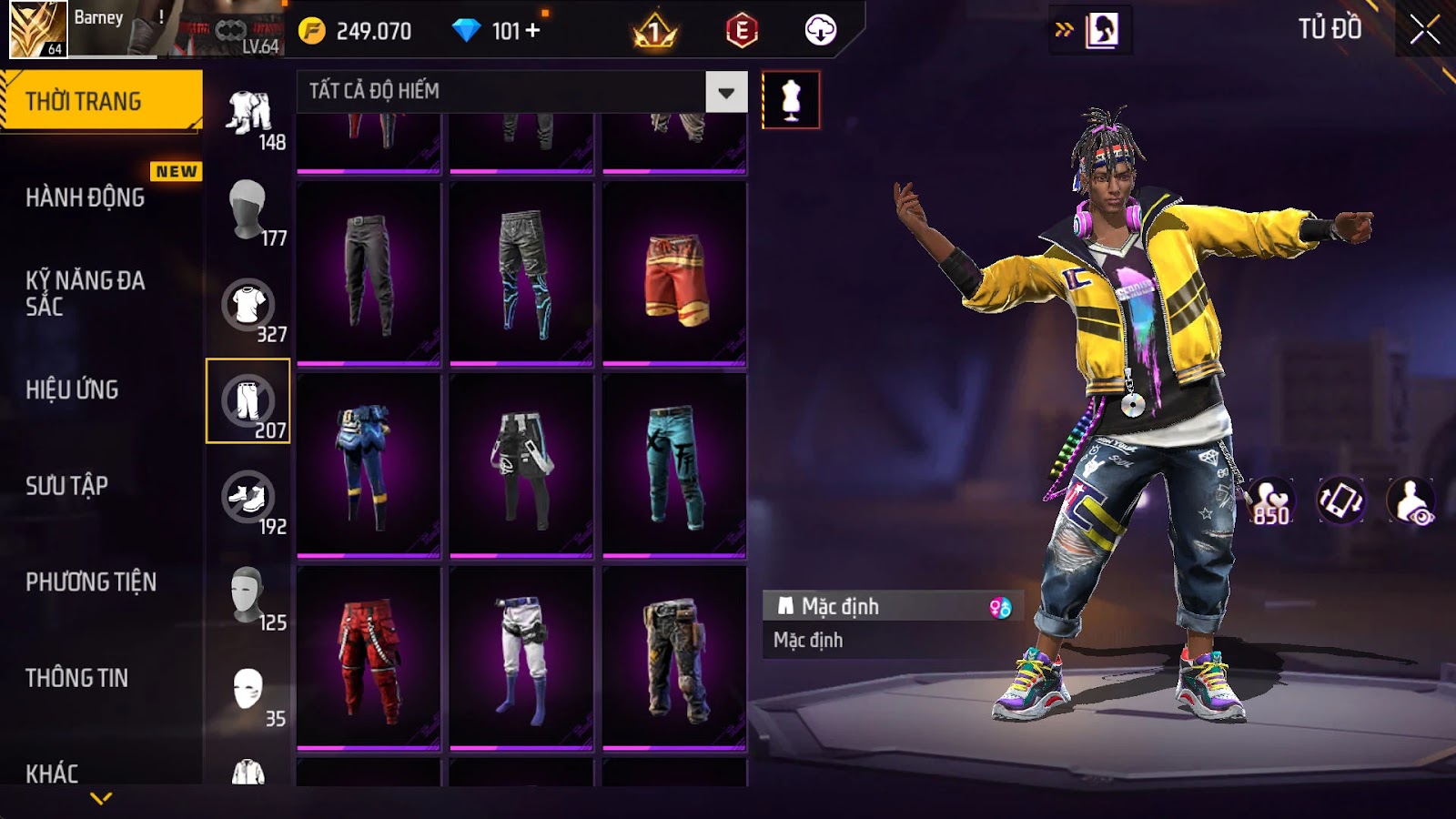The height and width of the screenshot is (819, 1456).
Task: Open the Mặc định outfit preset
Action: click(x=892, y=606)
